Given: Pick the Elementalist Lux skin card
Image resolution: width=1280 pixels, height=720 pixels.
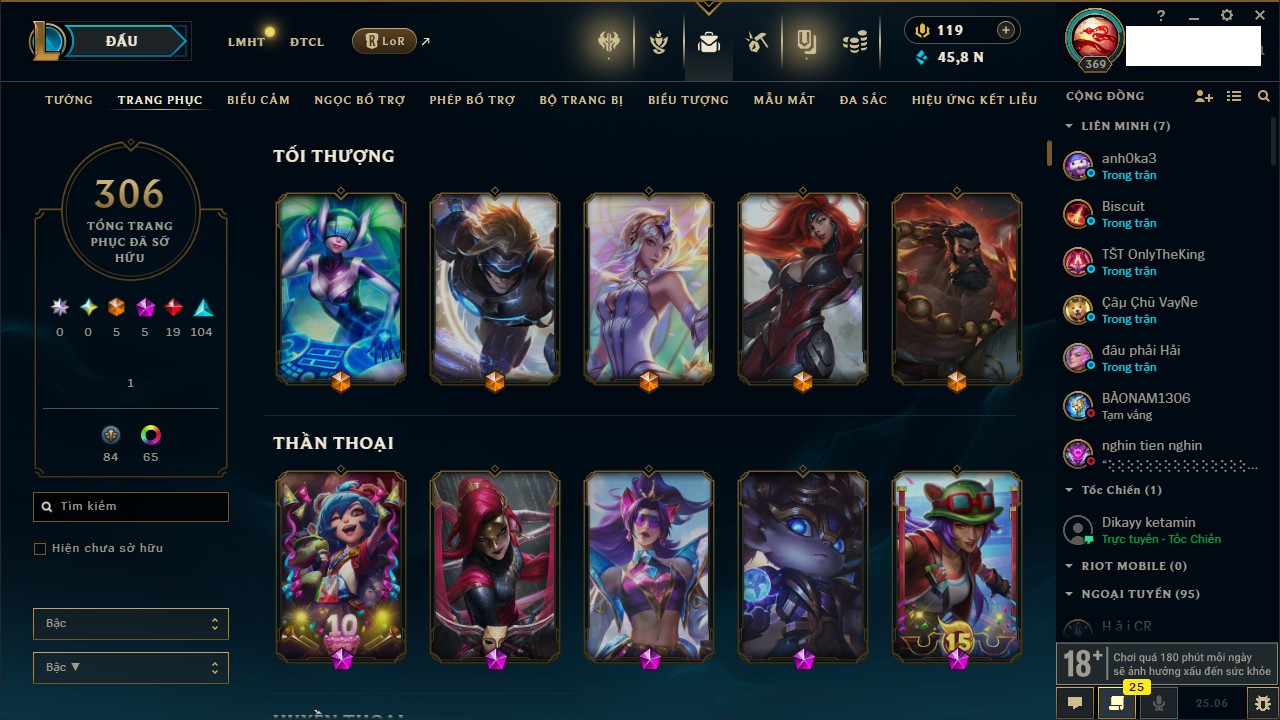Looking at the screenshot, I should (x=649, y=288).
